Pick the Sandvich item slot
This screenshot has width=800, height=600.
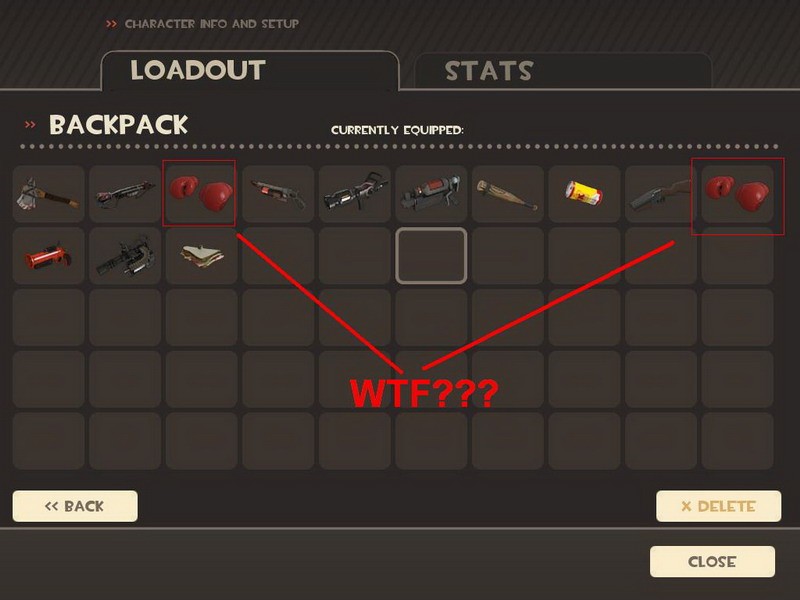pyautogui.click(x=202, y=256)
